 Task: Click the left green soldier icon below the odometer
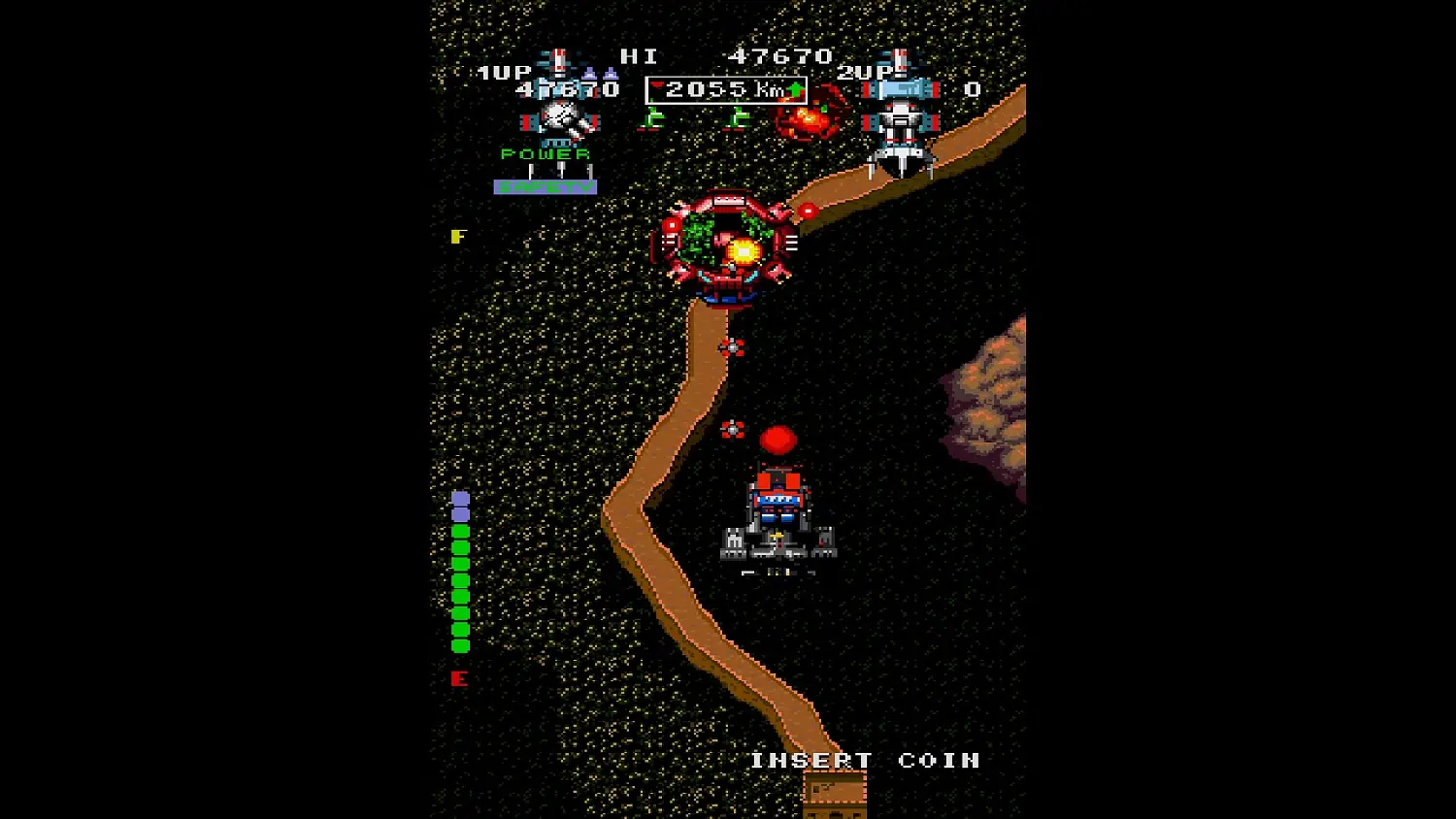[652, 116]
